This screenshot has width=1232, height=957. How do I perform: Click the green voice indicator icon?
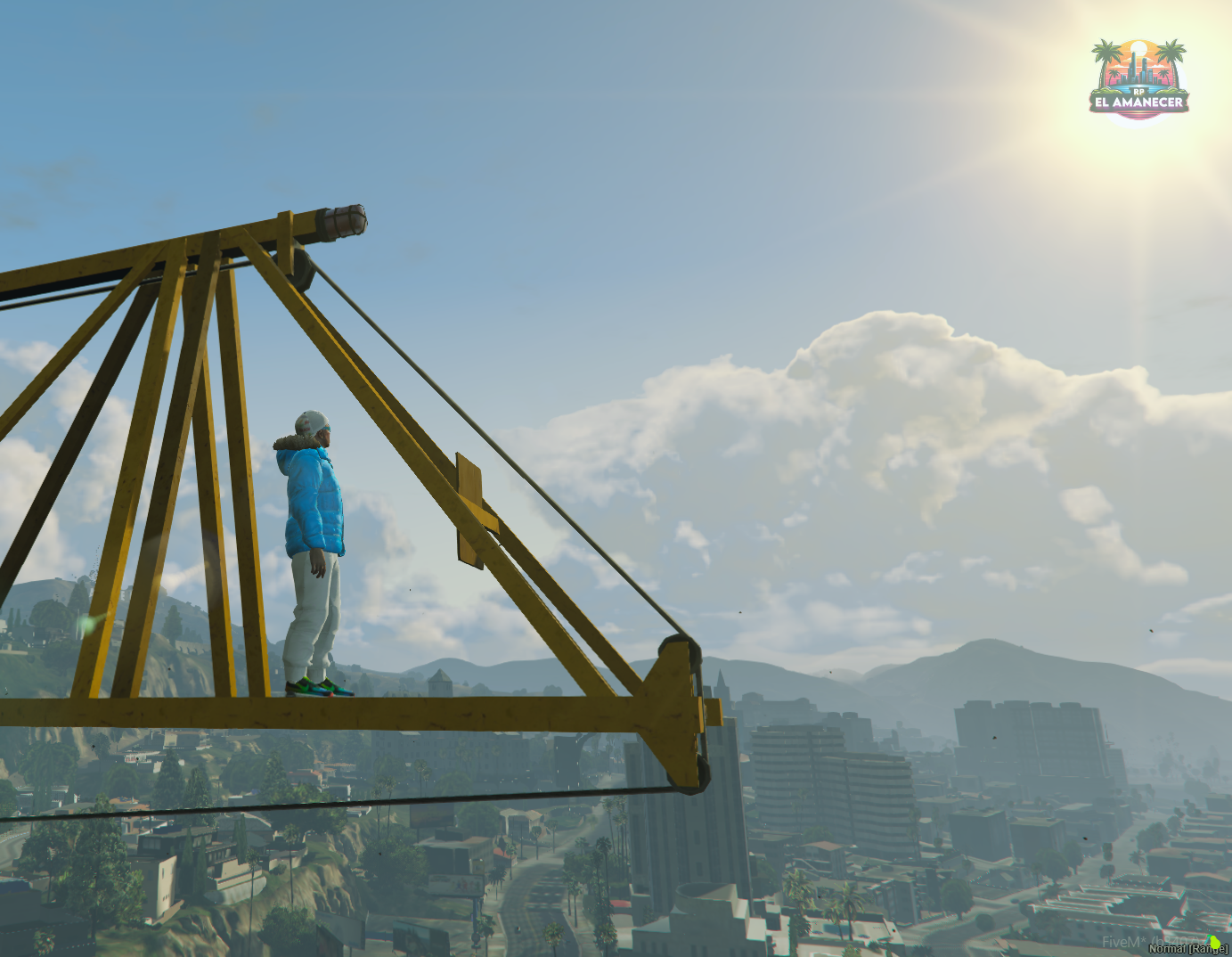click(1215, 941)
